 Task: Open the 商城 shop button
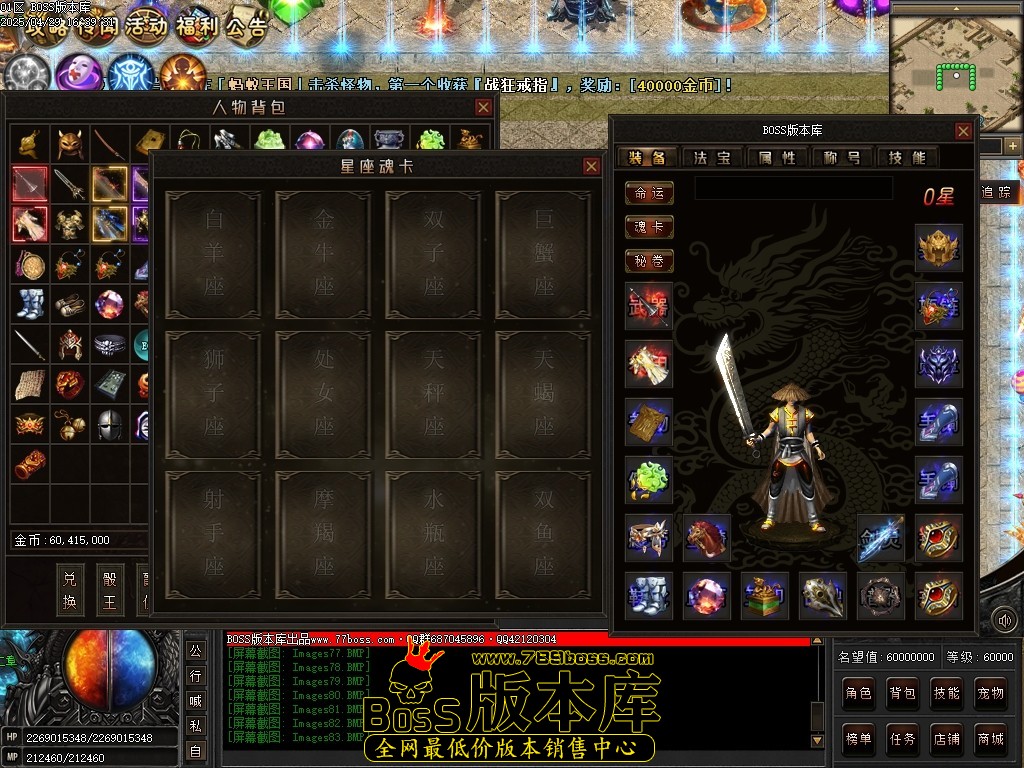tap(990, 739)
